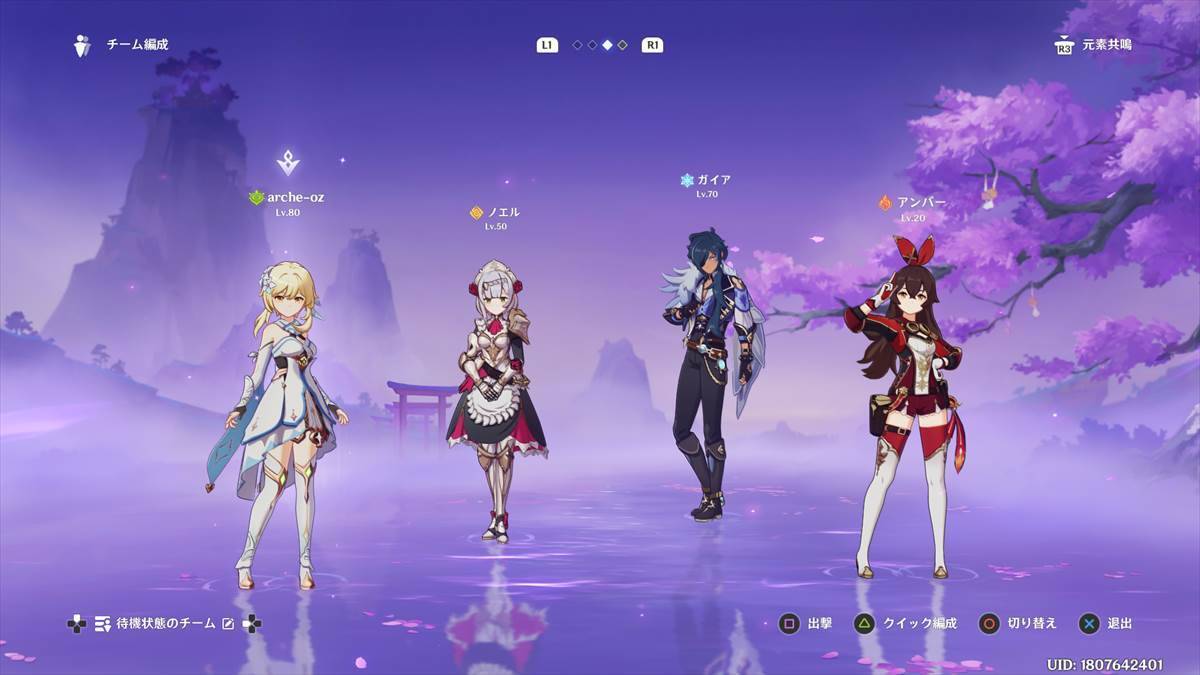
Task: Select the highlighted white team page diamond
Action: 607,45
